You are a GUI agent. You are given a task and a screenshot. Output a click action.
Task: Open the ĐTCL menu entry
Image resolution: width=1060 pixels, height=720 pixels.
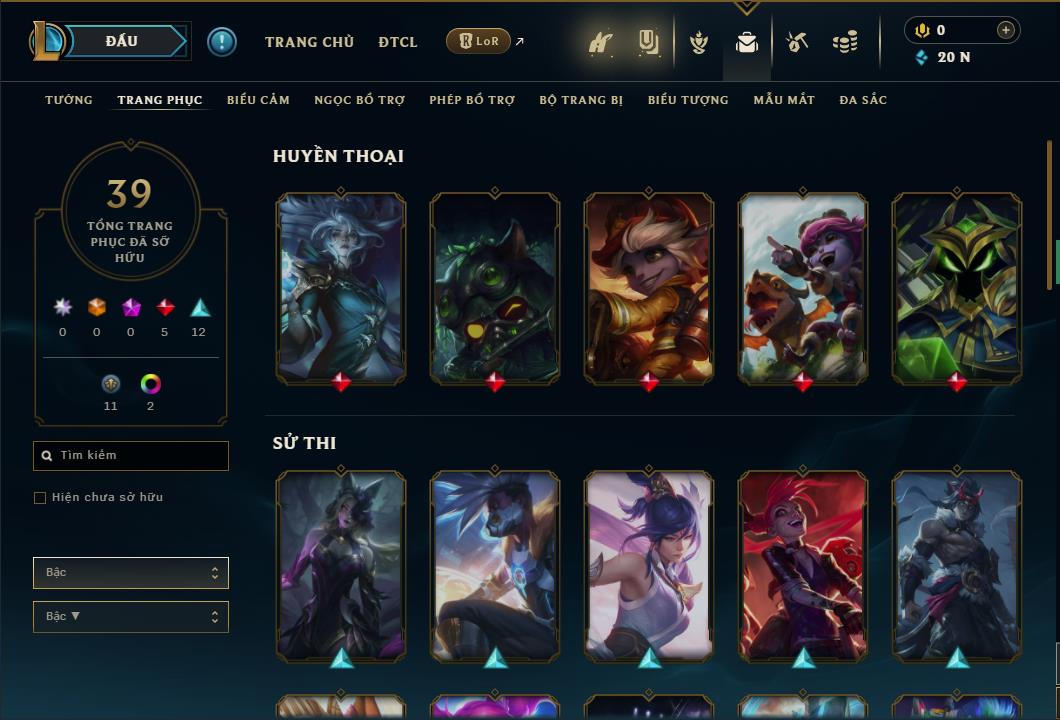[398, 42]
